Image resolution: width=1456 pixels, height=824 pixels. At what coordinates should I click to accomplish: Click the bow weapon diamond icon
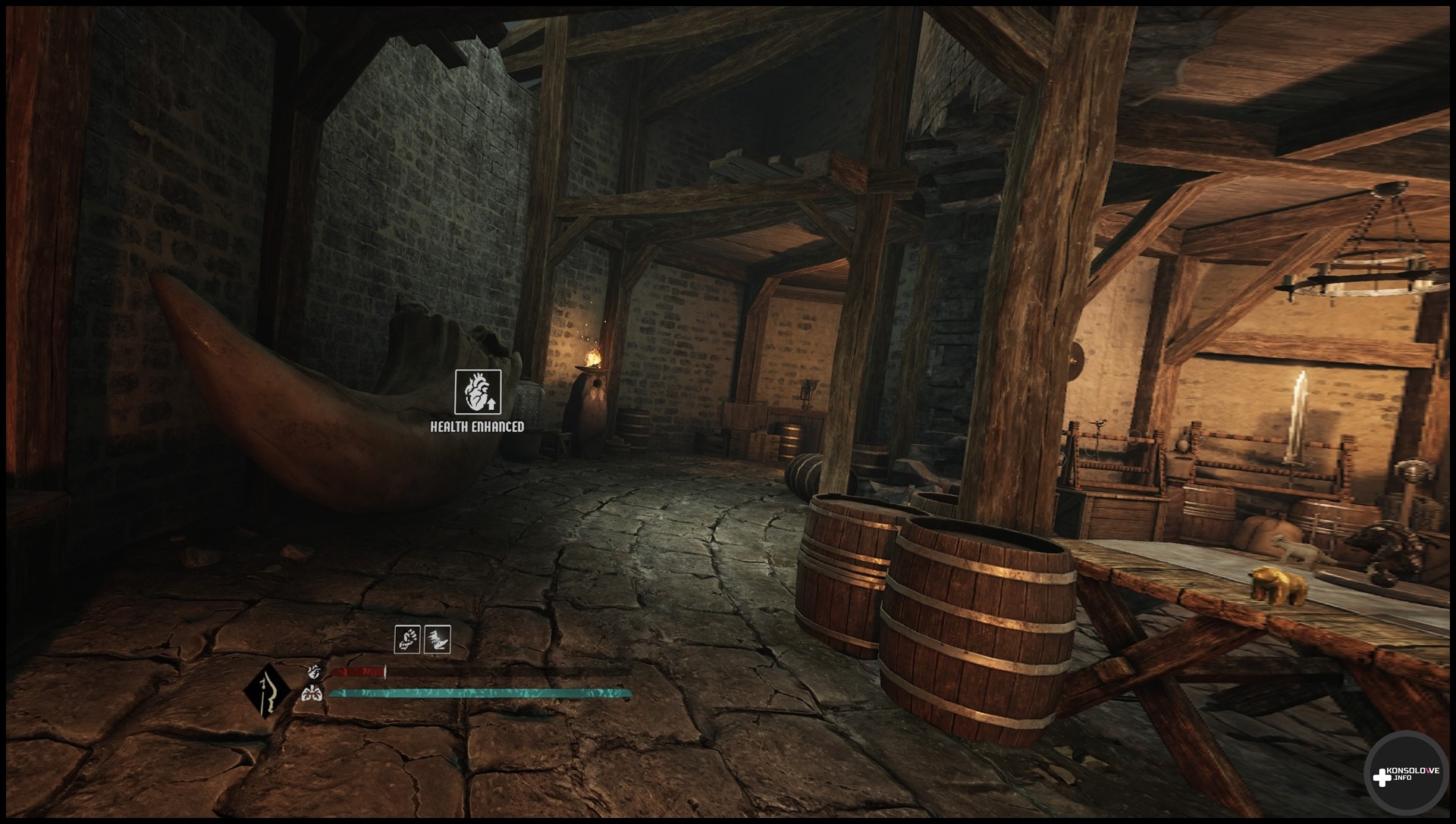click(x=268, y=692)
